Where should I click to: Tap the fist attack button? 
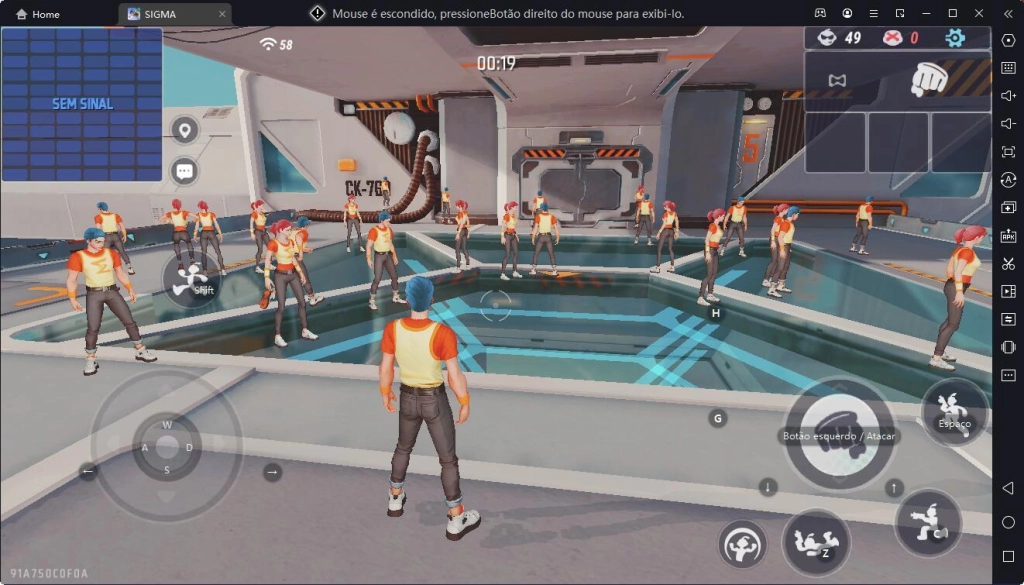click(838, 434)
